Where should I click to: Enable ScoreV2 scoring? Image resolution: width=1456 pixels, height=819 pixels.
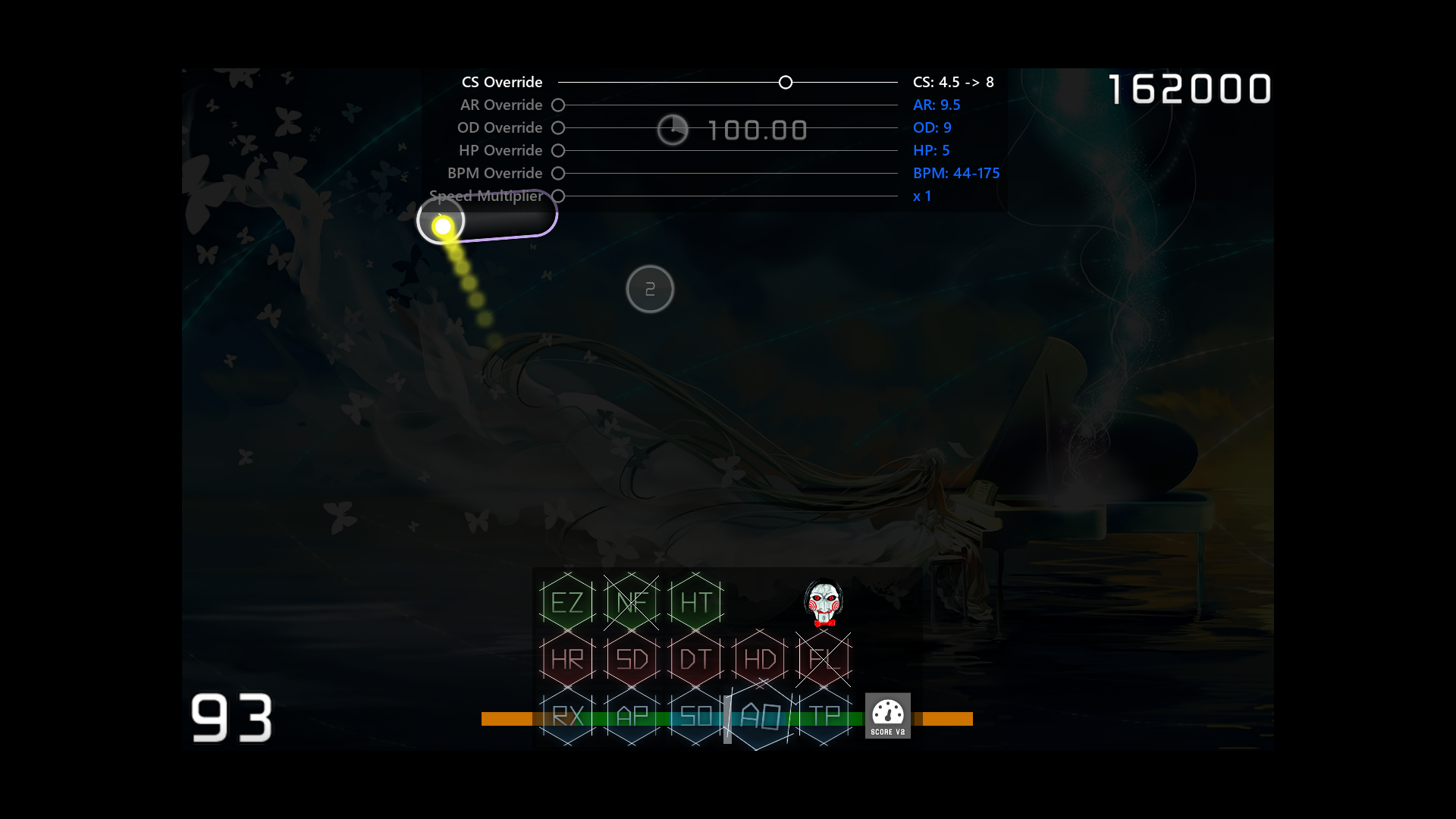[888, 715]
